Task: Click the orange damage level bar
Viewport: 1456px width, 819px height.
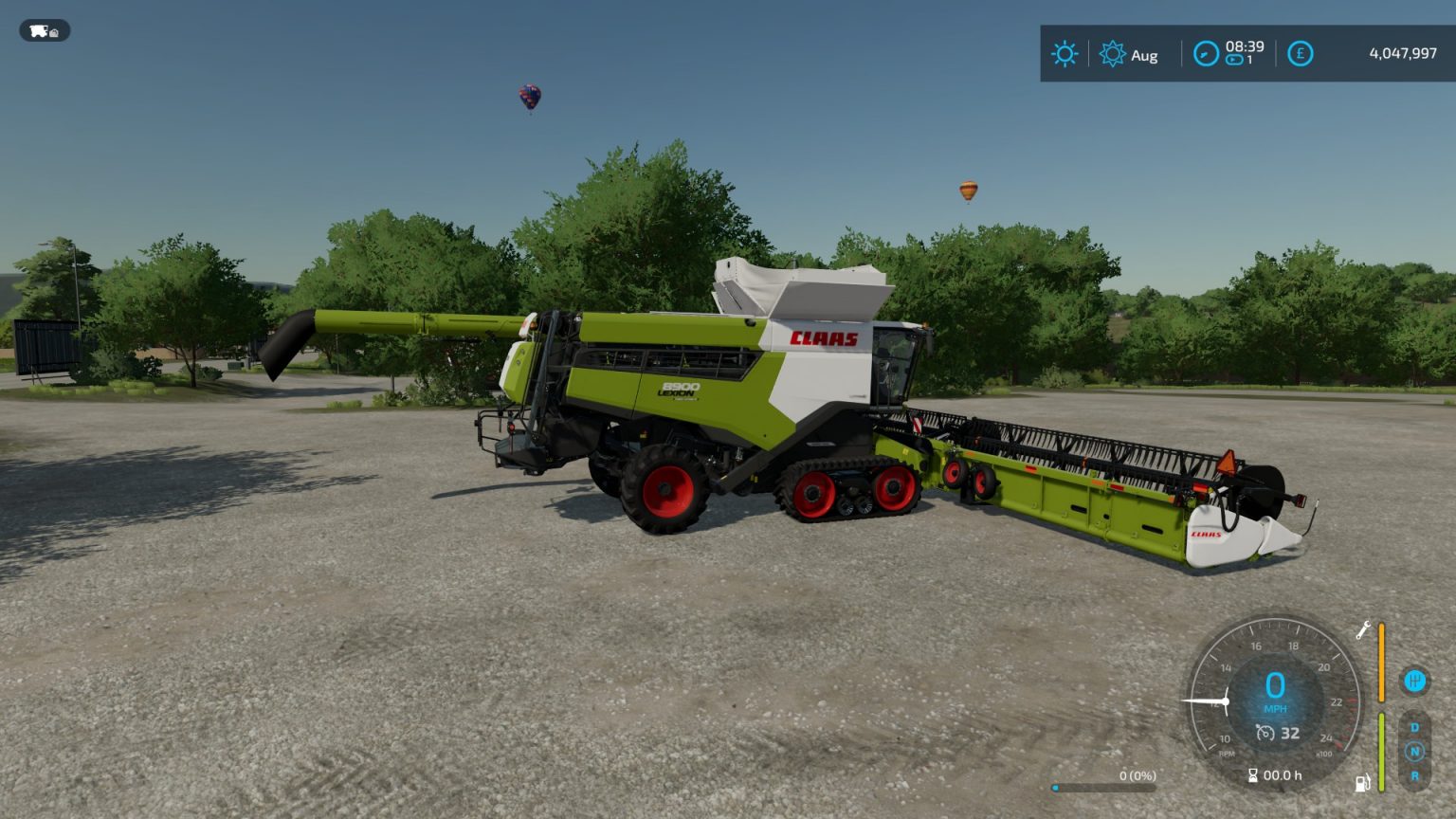Action: click(x=1382, y=661)
